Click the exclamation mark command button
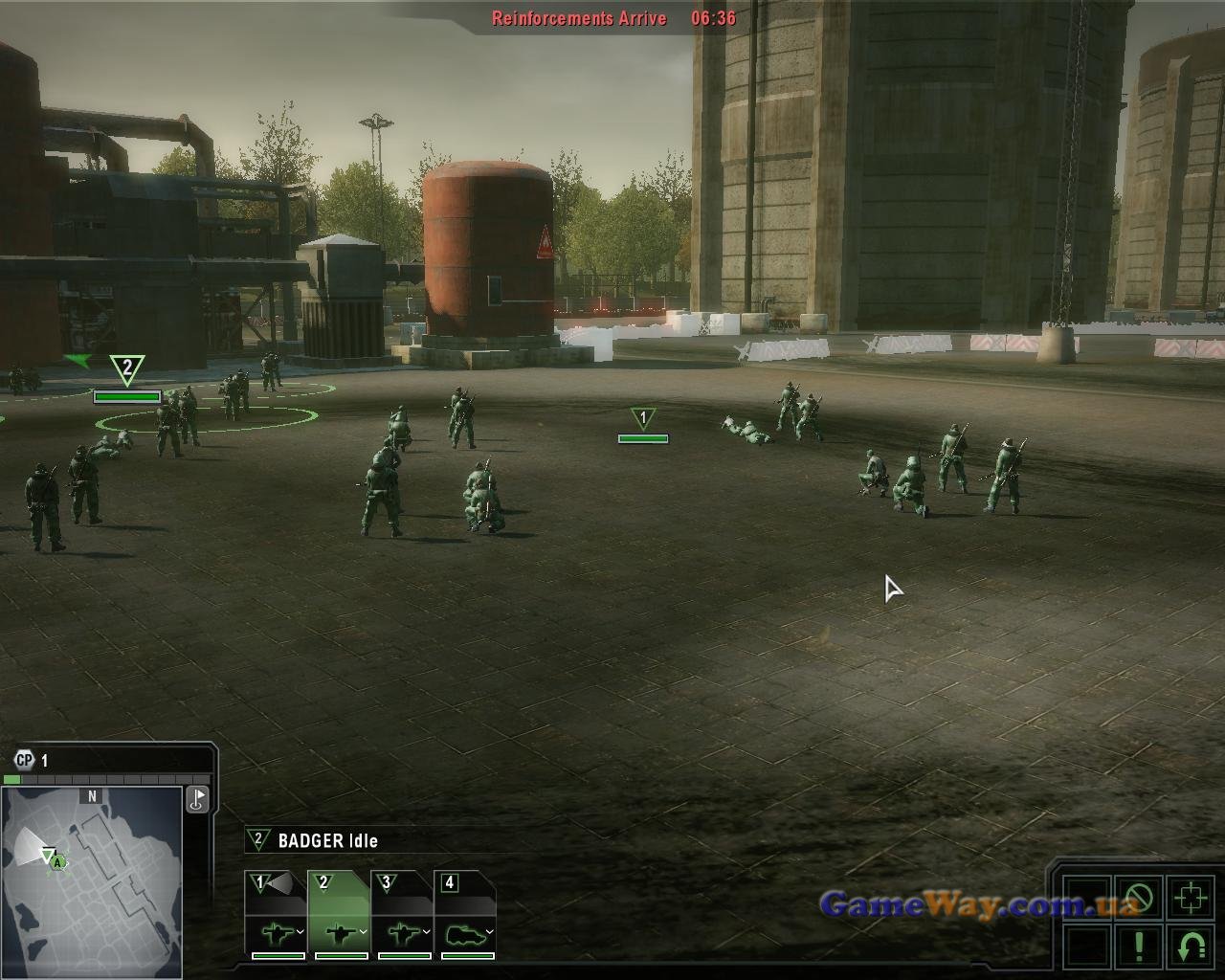Screen dimensions: 1225x980 [1139, 946]
